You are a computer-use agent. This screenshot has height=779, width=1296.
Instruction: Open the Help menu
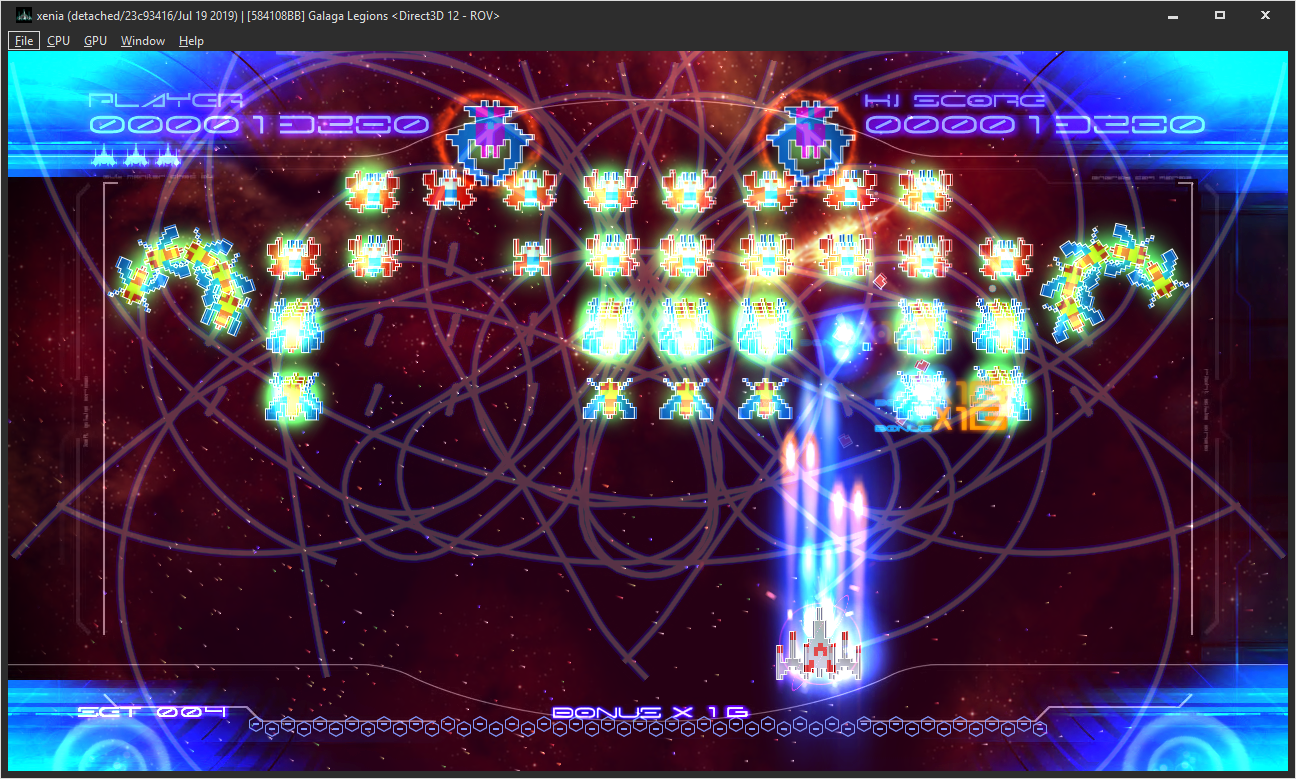[x=190, y=40]
